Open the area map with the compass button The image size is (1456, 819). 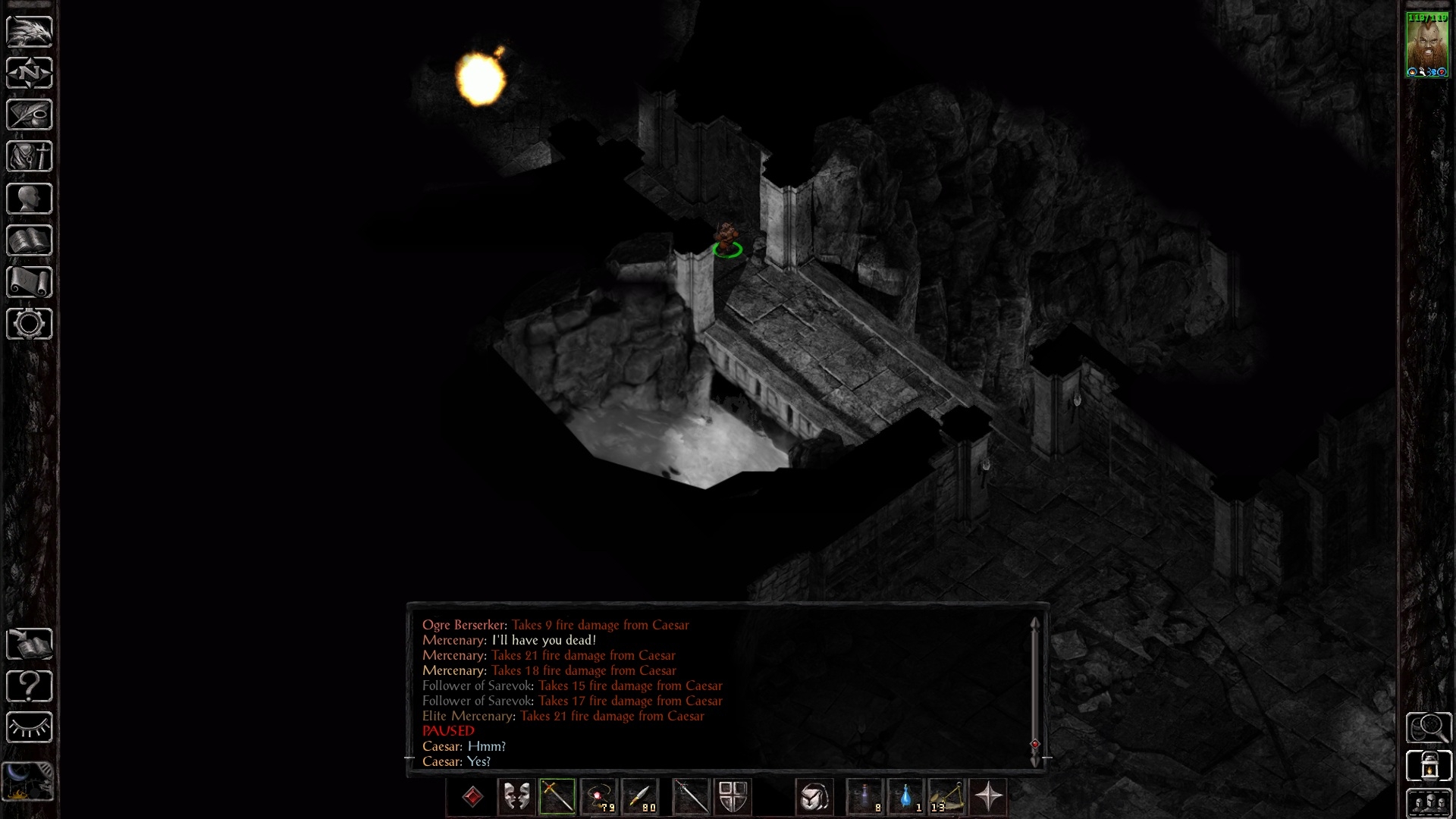(30, 74)
